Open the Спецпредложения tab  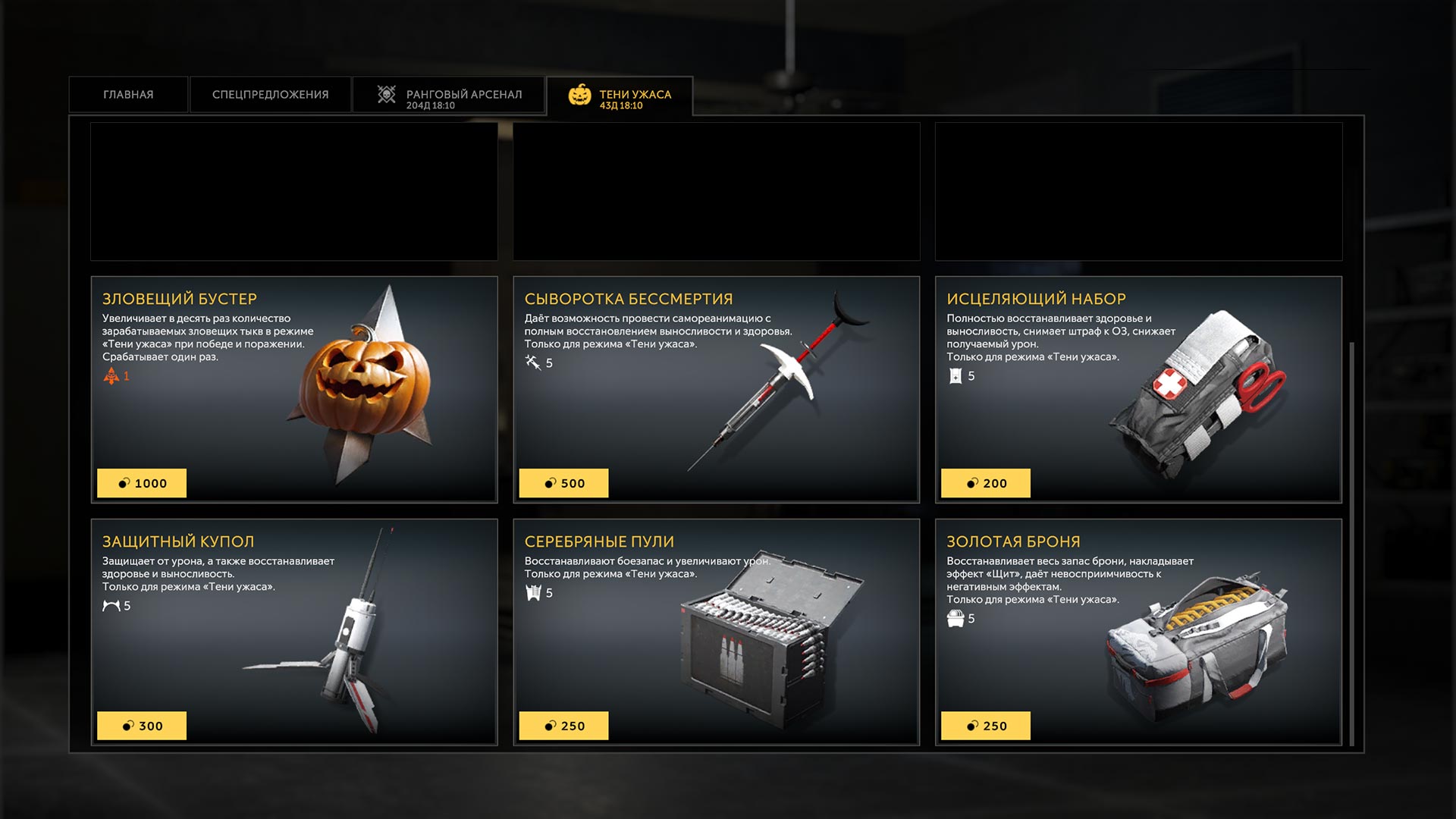[x=270, y=95]
